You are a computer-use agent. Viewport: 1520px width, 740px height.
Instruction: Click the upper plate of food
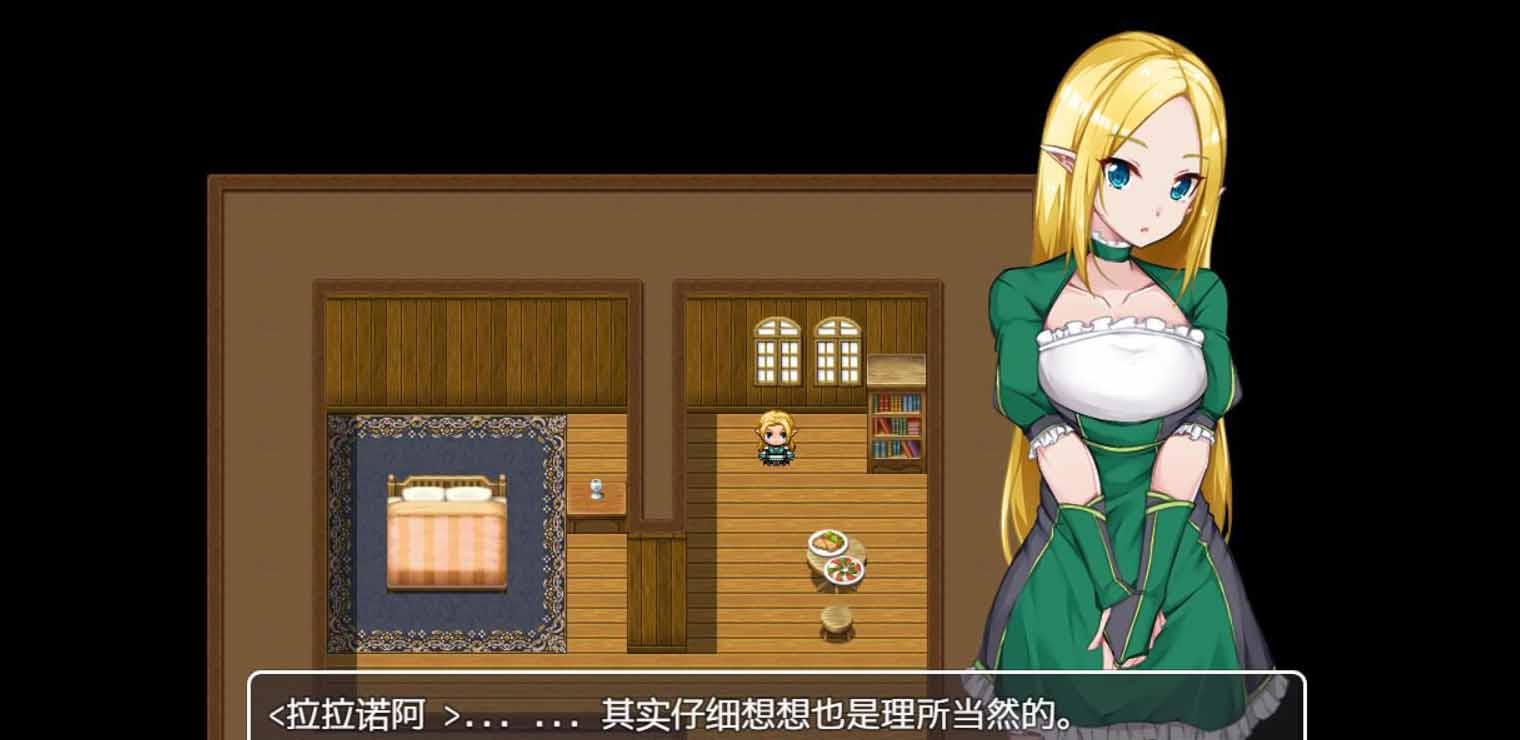[x=826, y=540]
